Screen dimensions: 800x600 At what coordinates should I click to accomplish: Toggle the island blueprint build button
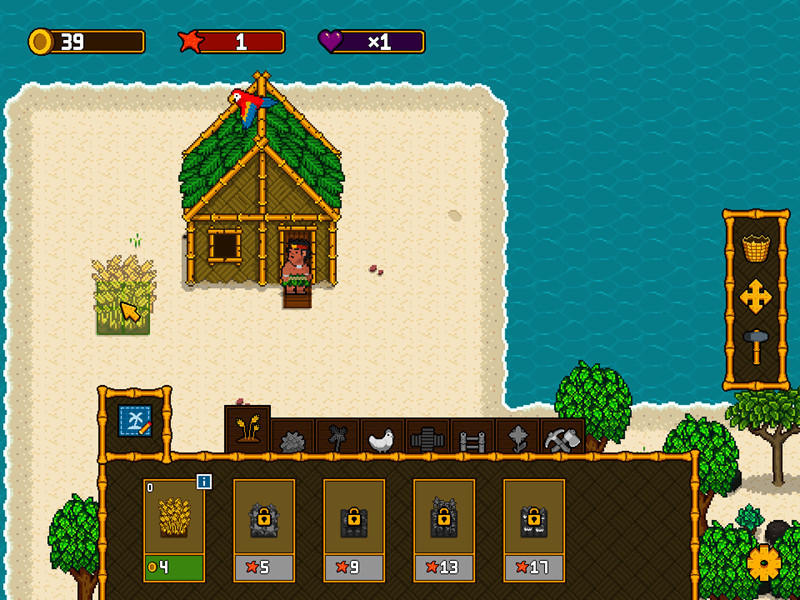pos(135,420)
